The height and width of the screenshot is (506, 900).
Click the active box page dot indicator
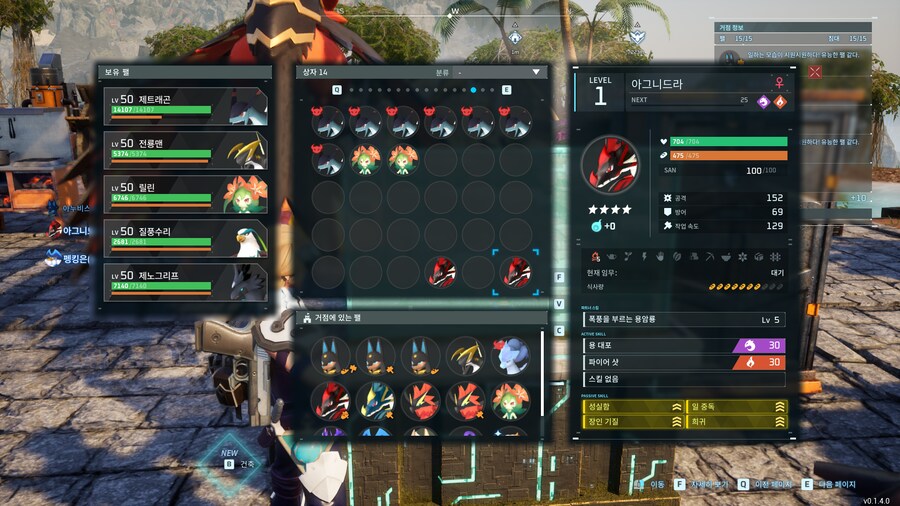(x=473, y=90)
